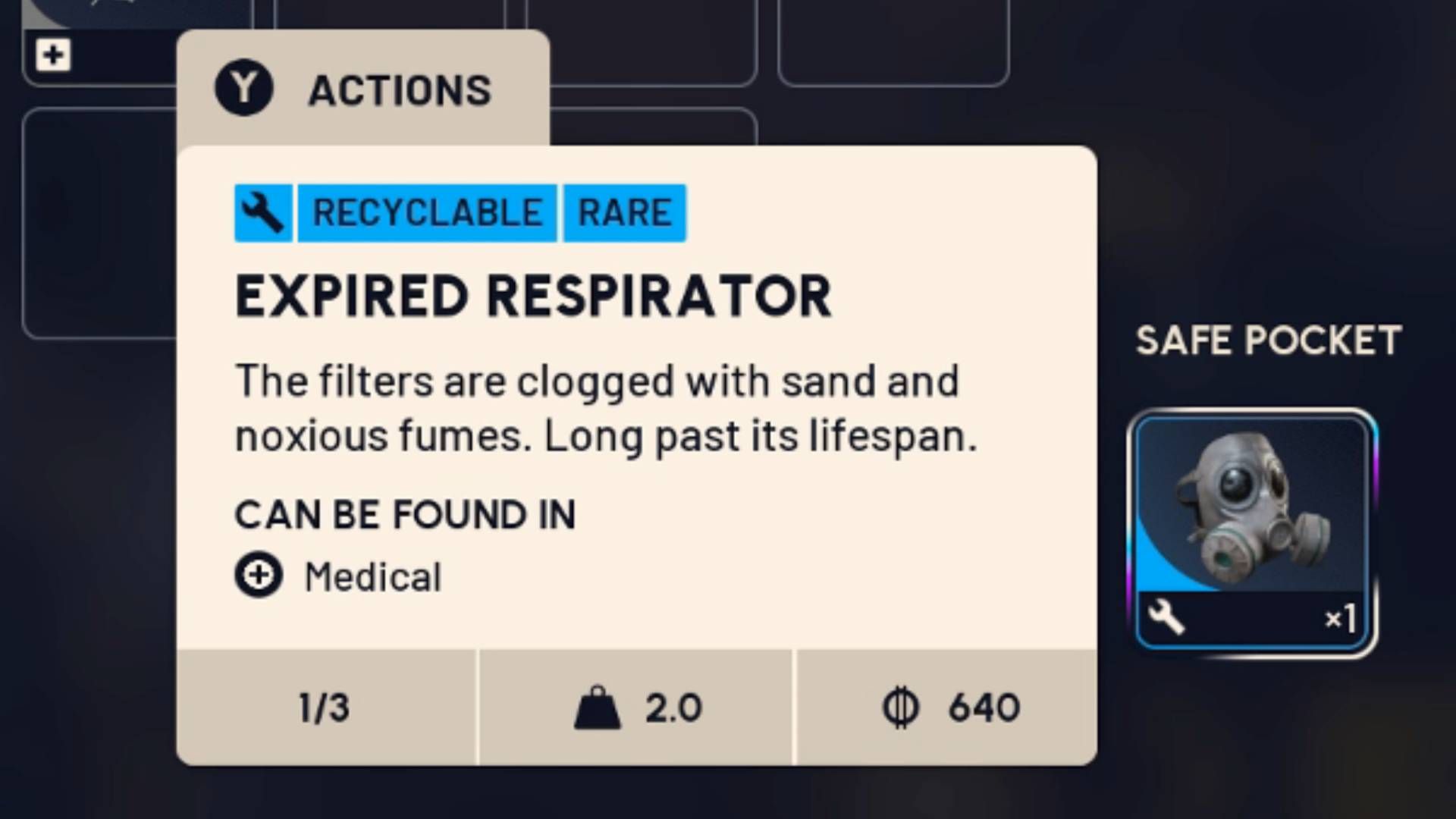This screenshot has width=1456, height=819.
Task: Toggle the RECYCLABLE tag on the item
Action: 427,212
